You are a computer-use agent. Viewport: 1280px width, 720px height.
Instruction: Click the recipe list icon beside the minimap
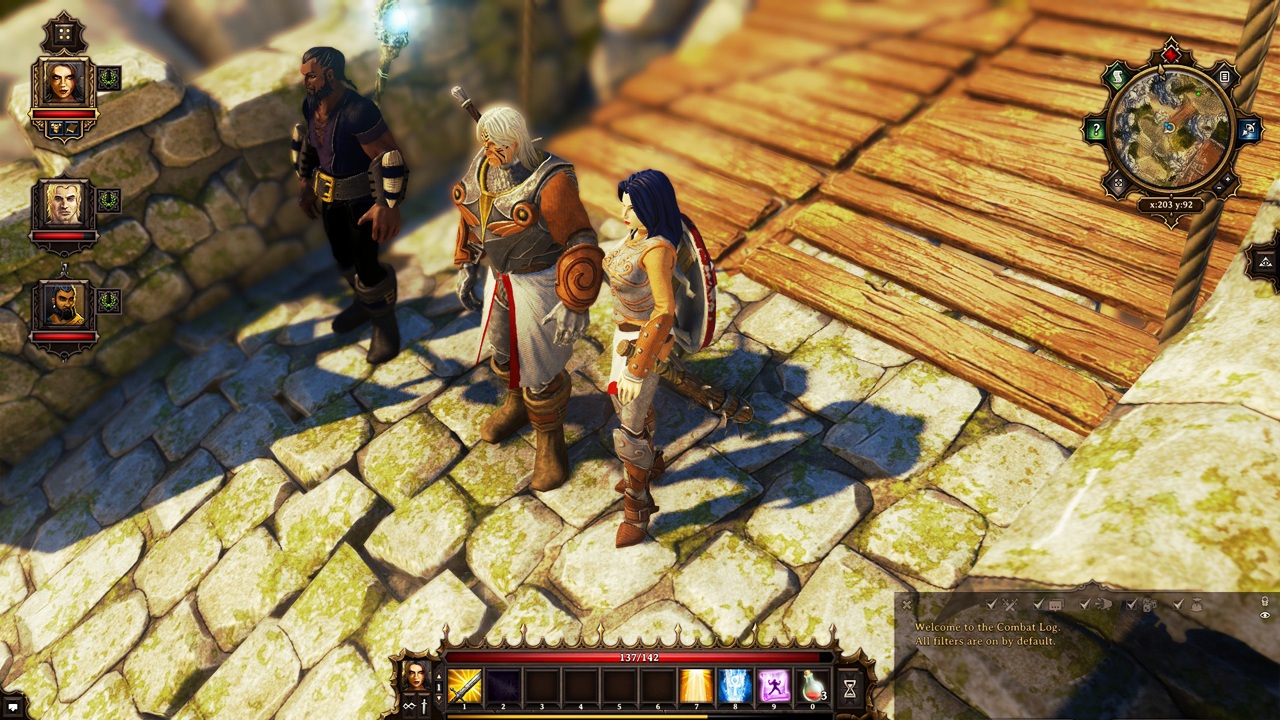pyautogui.click(x=1224, y=75)
